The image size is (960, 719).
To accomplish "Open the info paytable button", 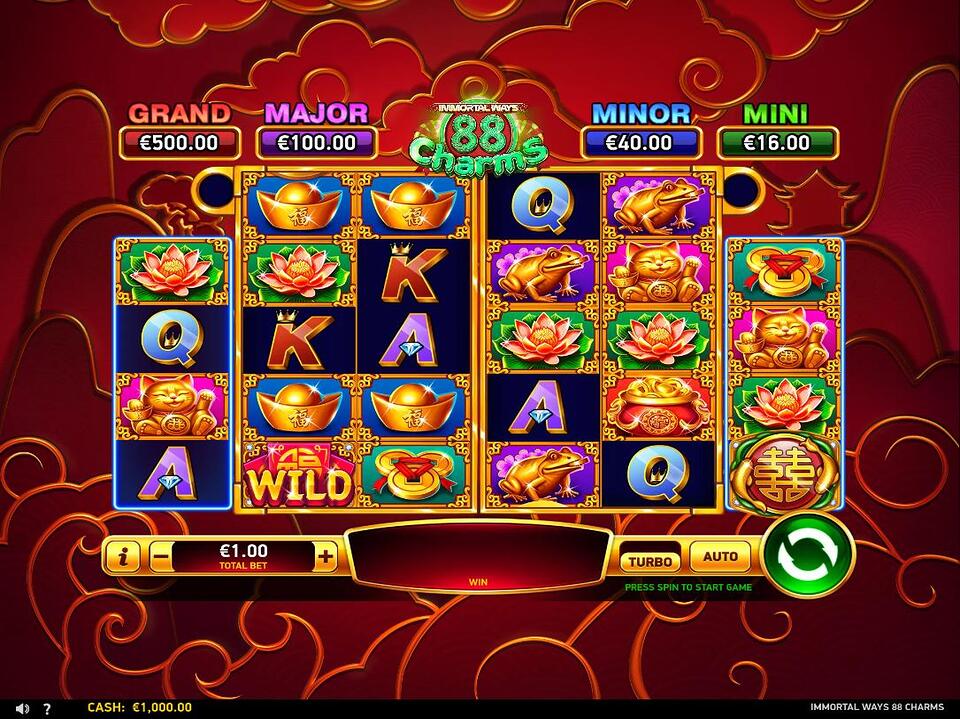I will [122, 557].
